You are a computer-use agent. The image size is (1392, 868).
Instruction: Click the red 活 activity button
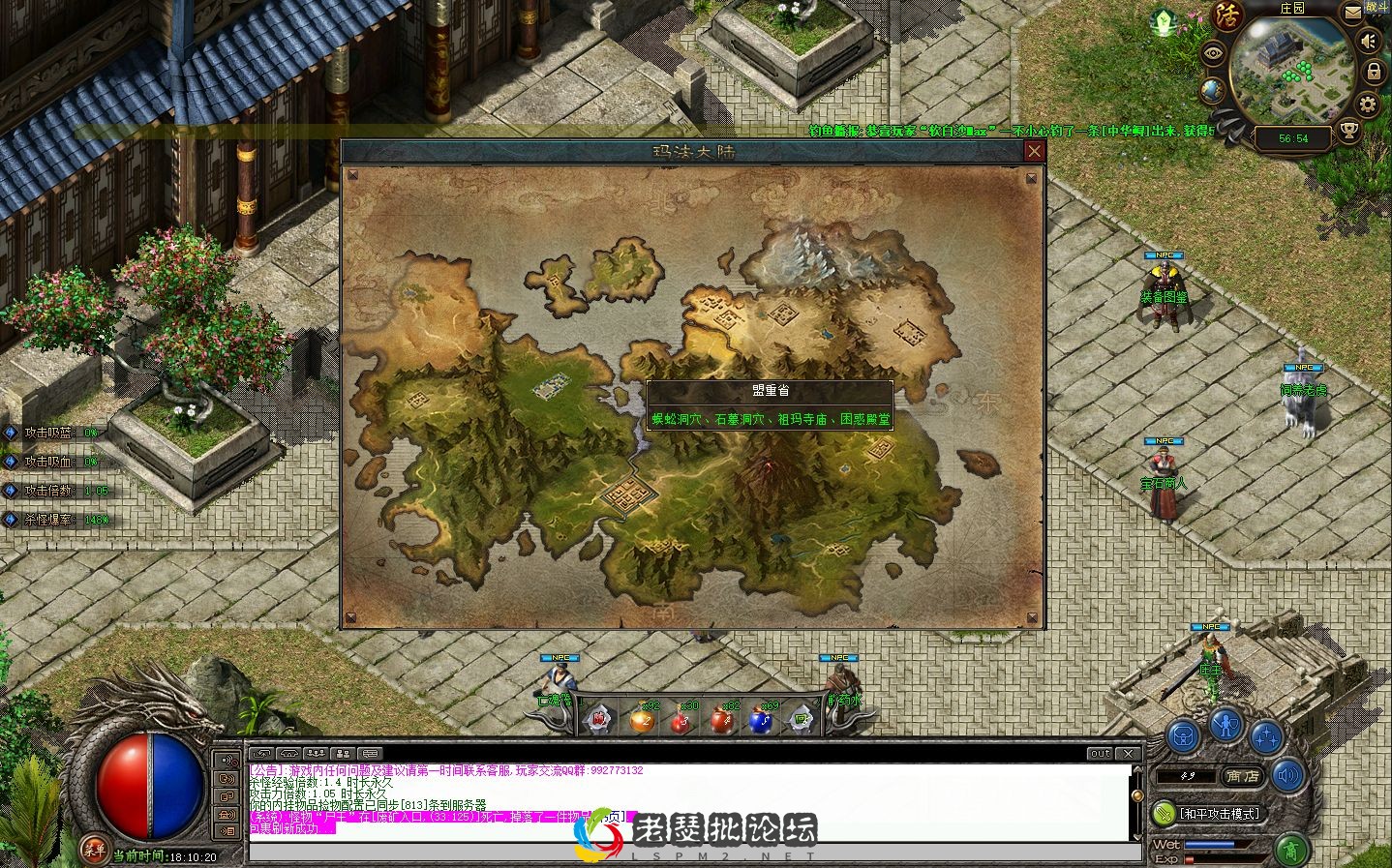click(1227, 15)
